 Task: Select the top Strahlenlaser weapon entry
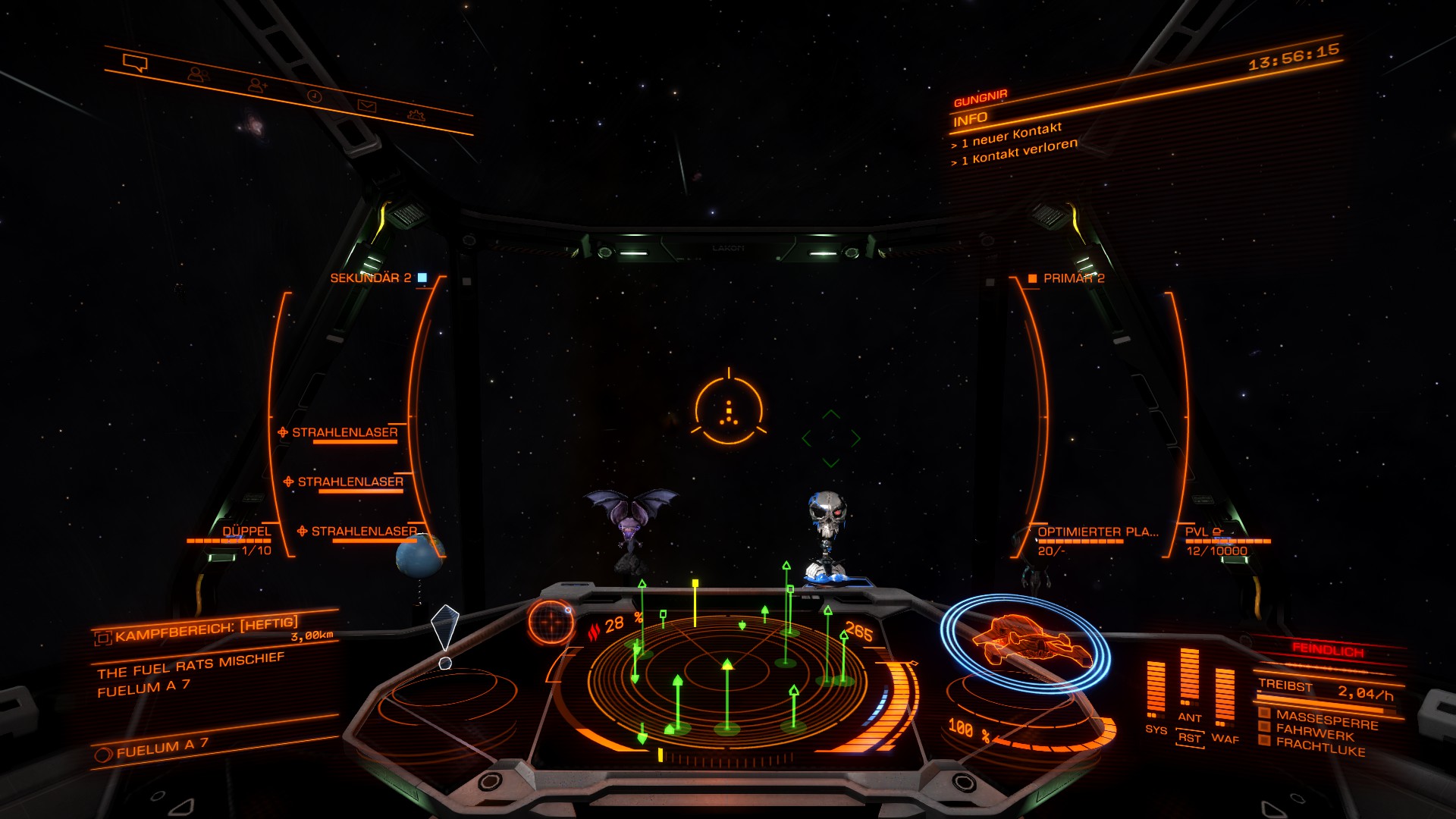pos(344,432)
